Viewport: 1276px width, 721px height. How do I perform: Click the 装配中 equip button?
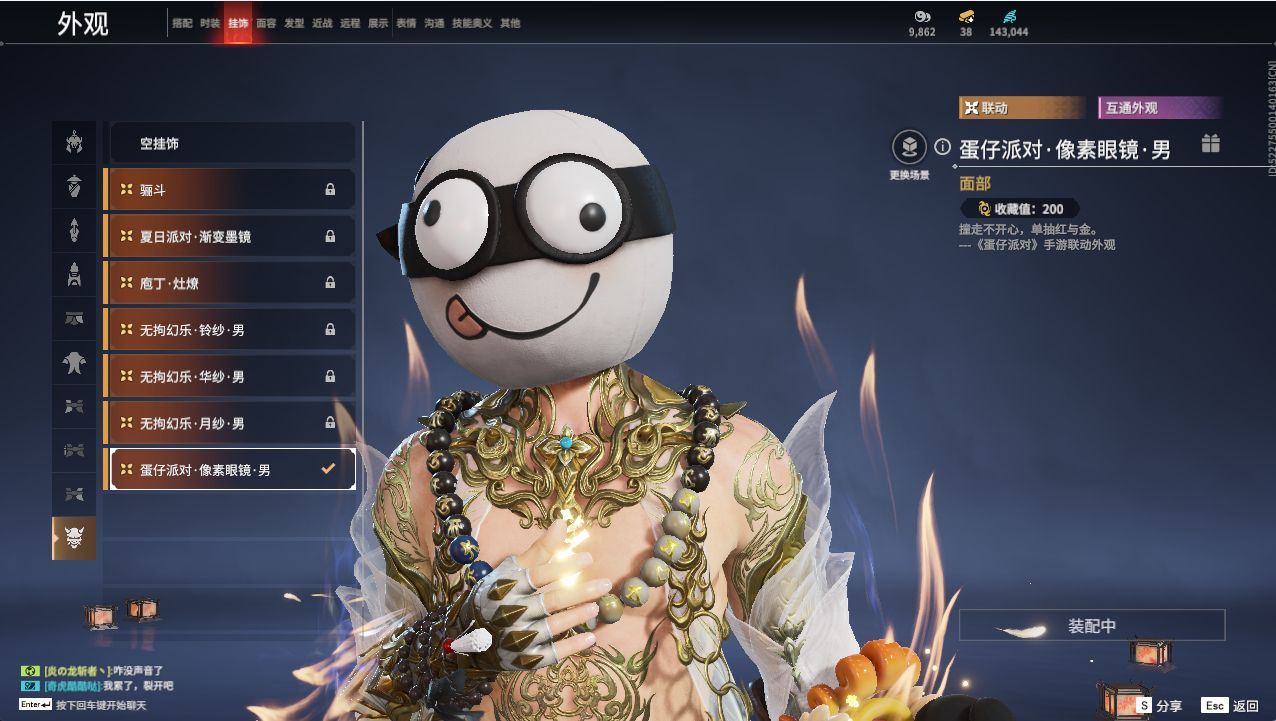point(1091,626)
